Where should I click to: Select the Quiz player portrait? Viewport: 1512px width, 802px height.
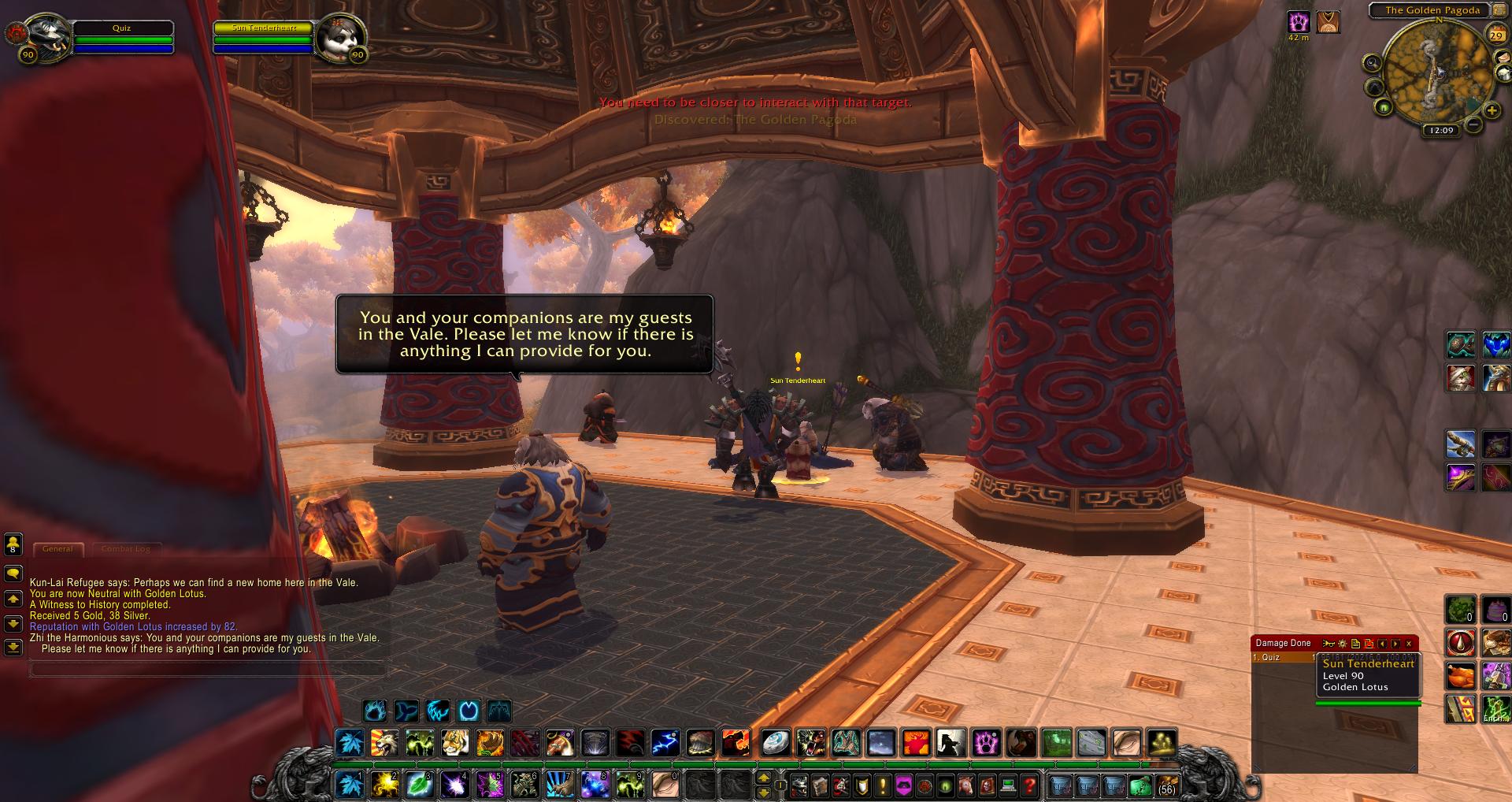pyautogui.click(x=47, y=35)
